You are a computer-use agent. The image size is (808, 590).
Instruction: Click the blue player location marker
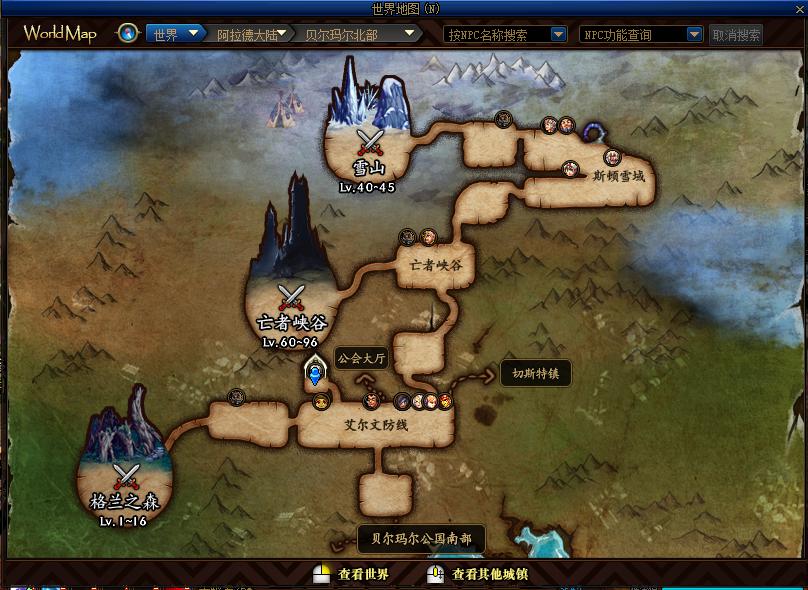(x=316, y=376)
